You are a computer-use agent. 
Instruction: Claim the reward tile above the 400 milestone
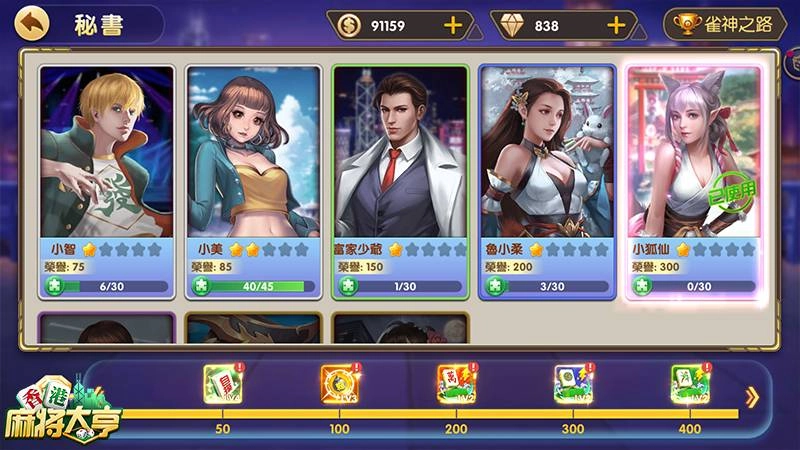(690, 384)
